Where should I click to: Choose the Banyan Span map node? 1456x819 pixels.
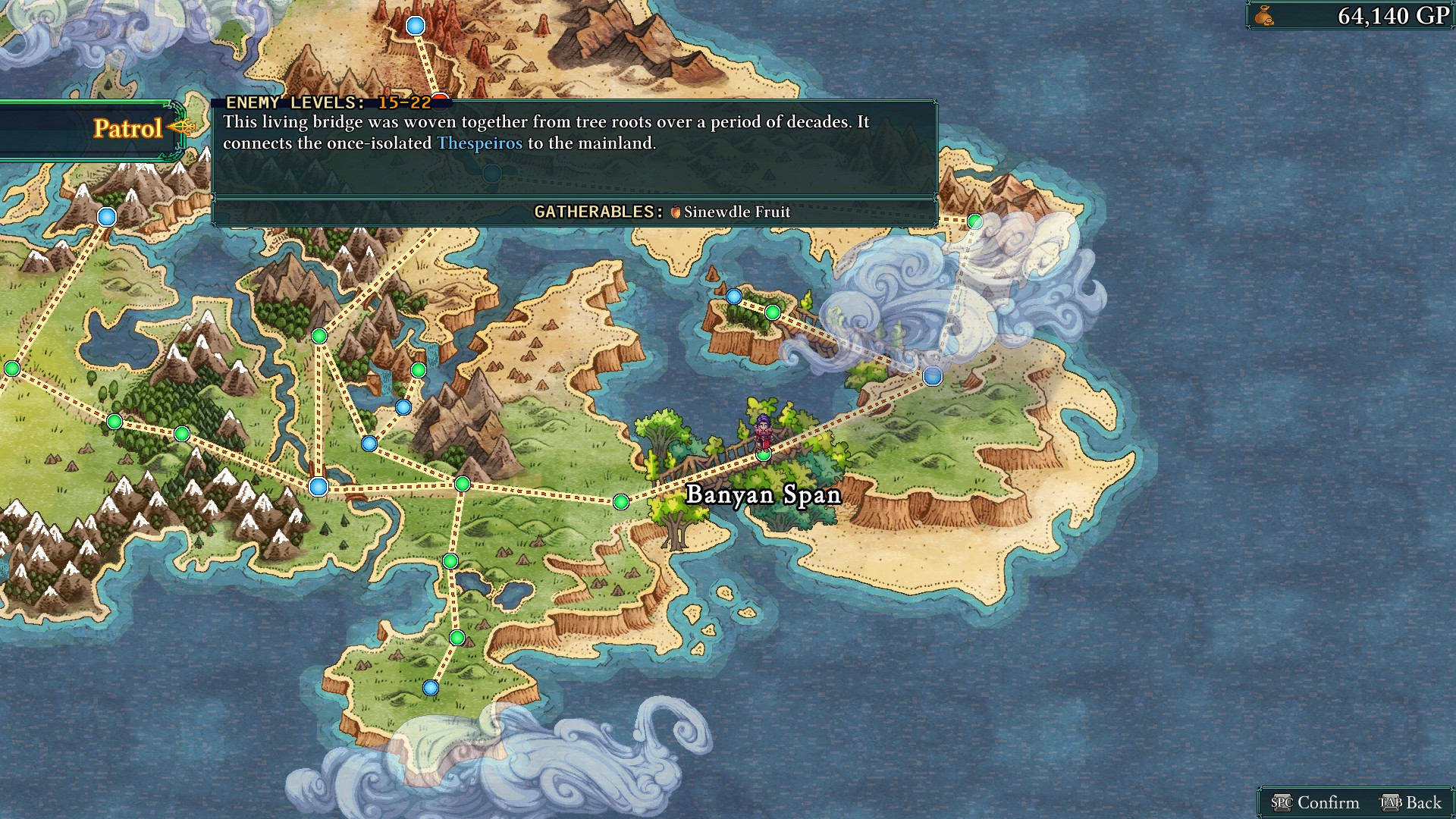tap(764, 454)
